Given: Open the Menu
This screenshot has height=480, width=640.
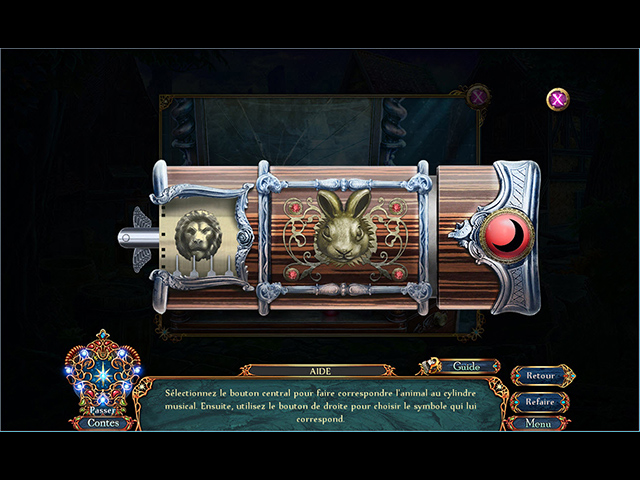Looking at the screenshot, I should pos(540,423).
